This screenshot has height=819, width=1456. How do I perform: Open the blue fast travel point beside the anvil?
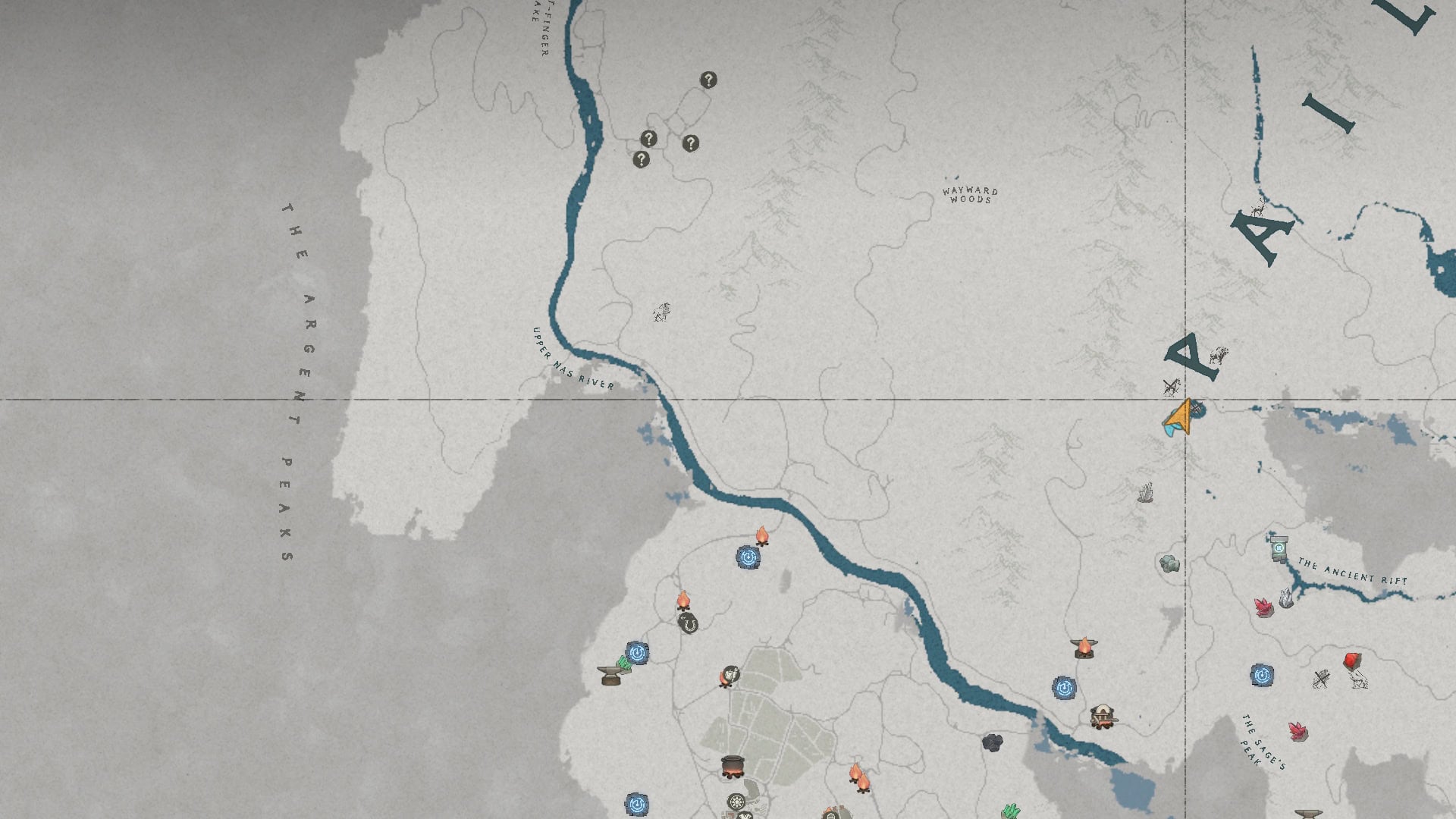point(637,653)
